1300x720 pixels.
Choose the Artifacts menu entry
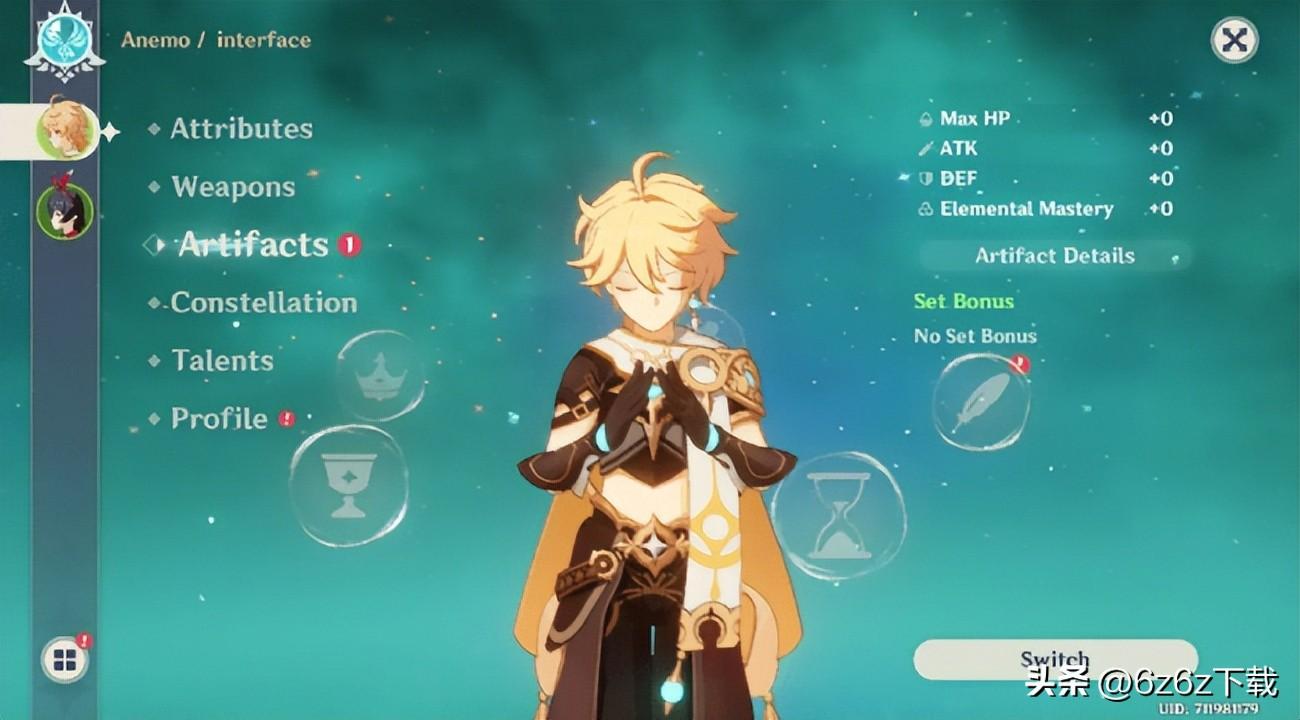253,245
